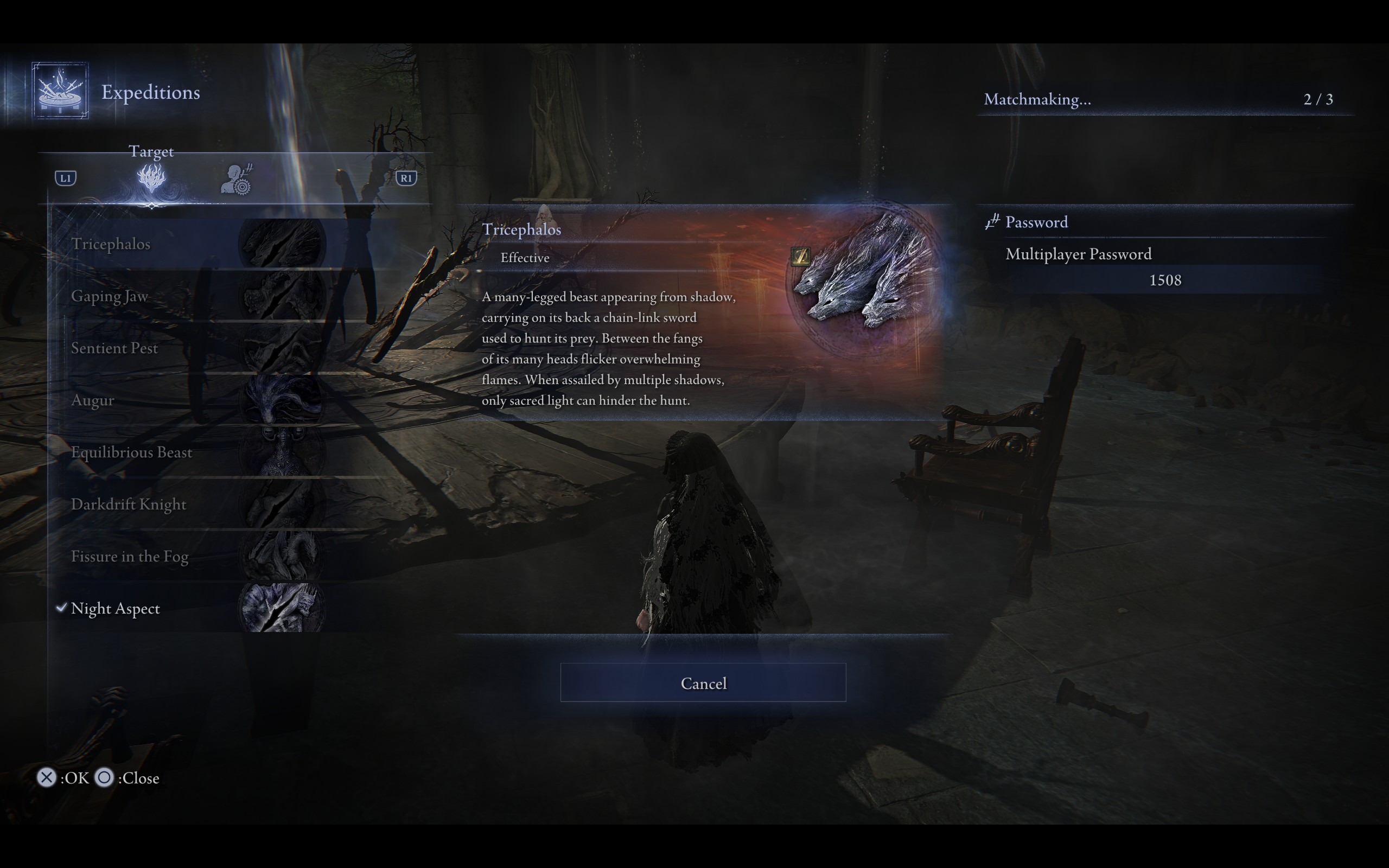Viewport: 1389px width, 868px height.
Task: Choose the Equilibrious Beast entry
Action: 131,452
